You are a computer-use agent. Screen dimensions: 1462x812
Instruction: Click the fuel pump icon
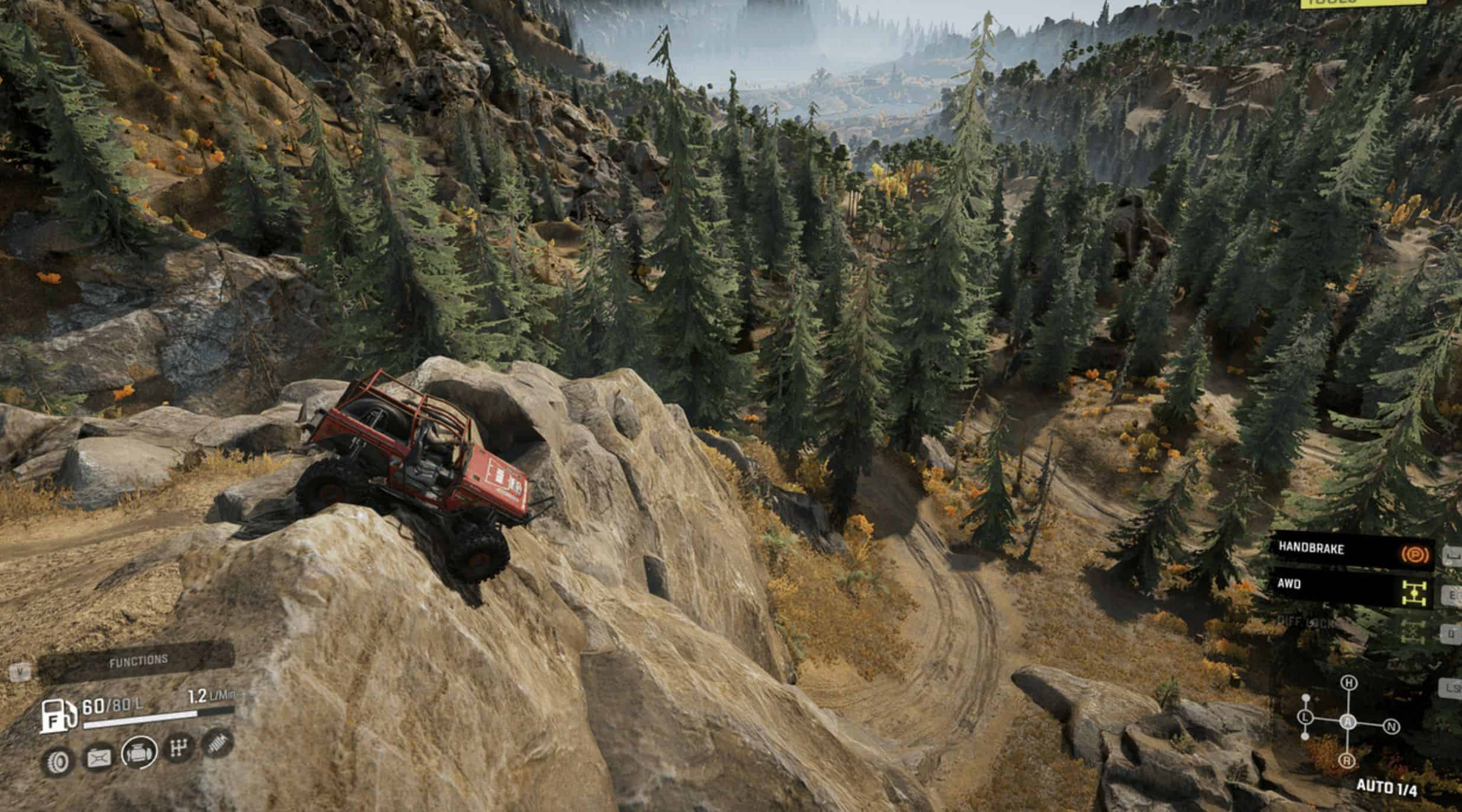tap(58, 716)
